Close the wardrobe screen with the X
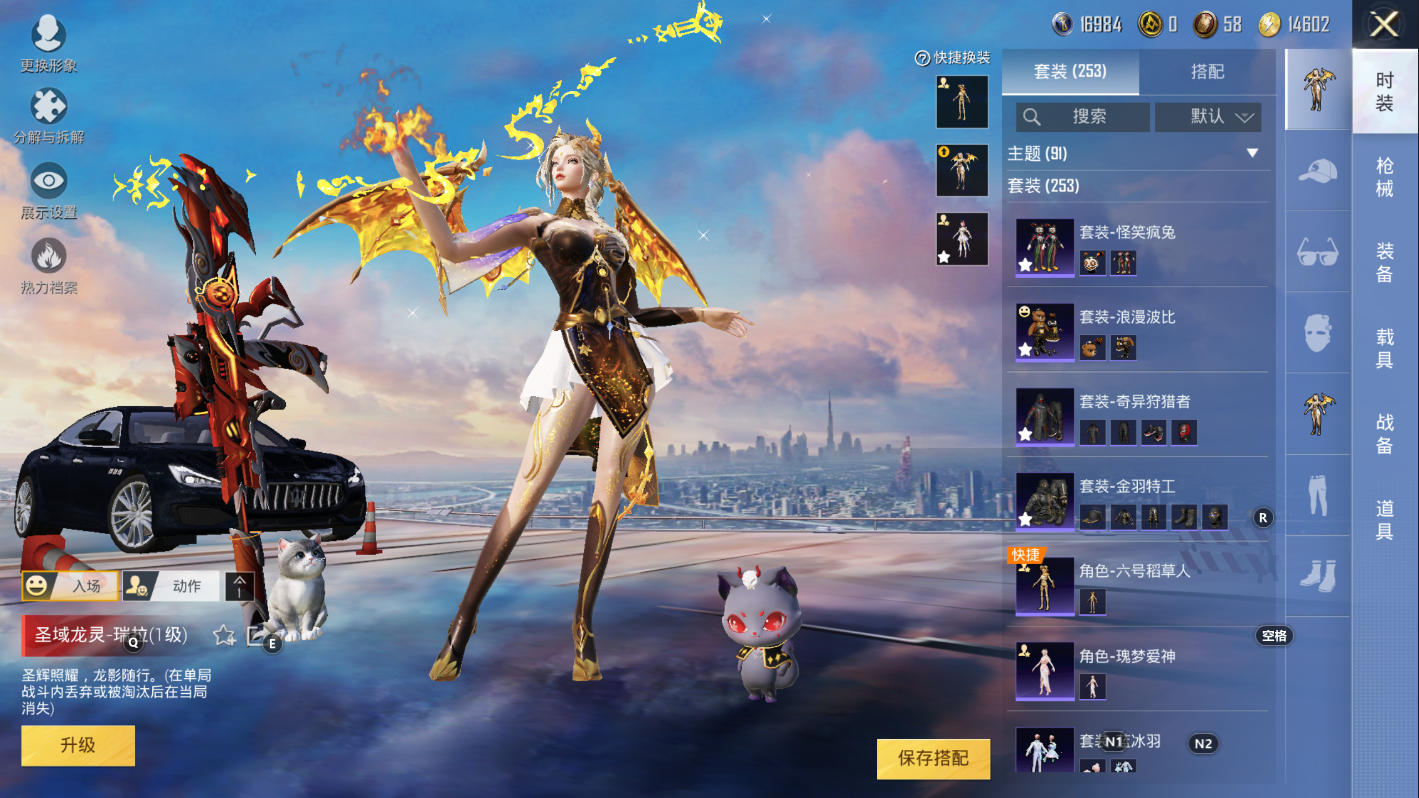The width and height of the screenshot is (1419, 798). pyautogui.click(x=1384, y=24)
